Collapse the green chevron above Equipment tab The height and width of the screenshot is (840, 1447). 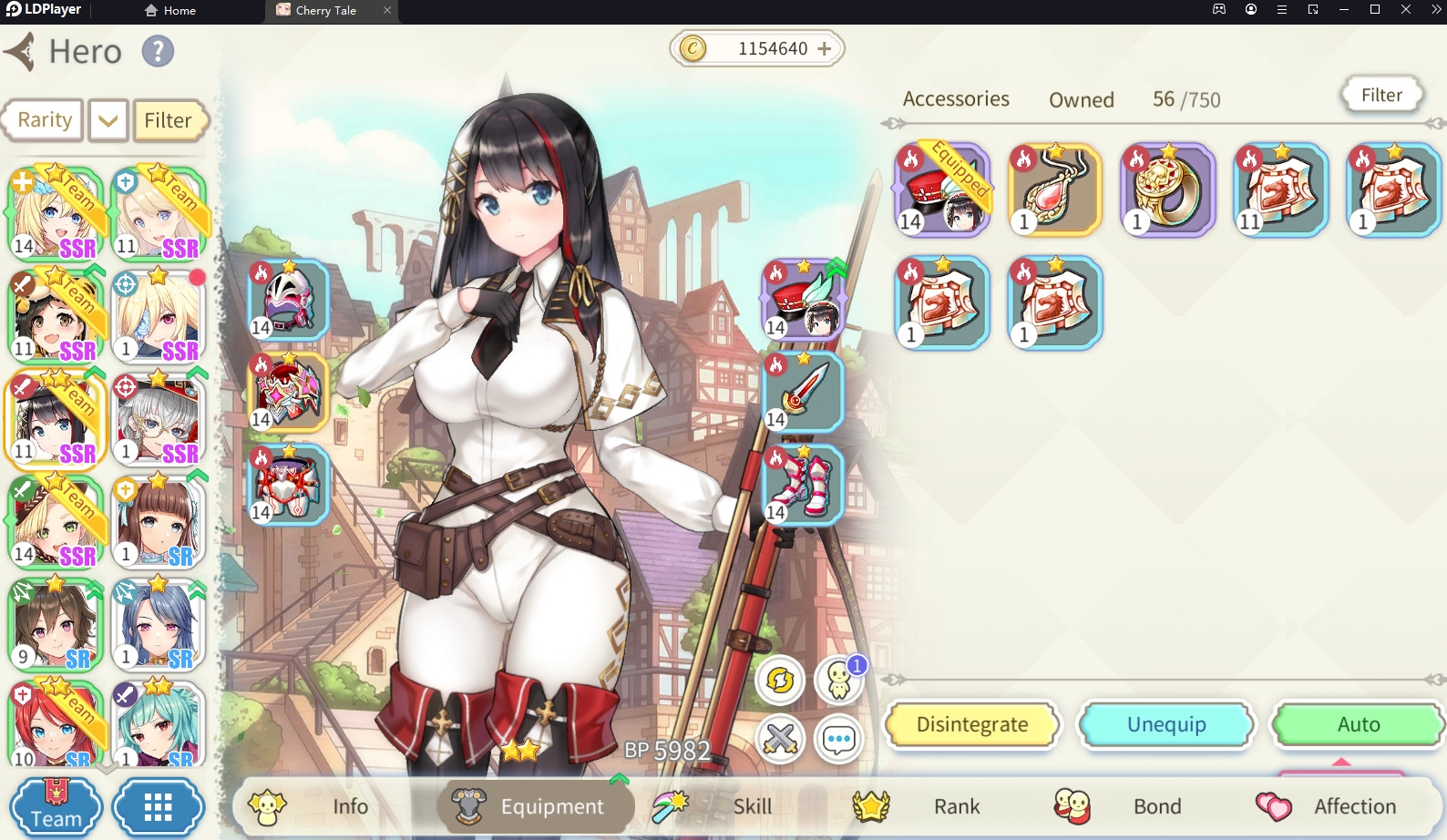click(x=619, y=779)
